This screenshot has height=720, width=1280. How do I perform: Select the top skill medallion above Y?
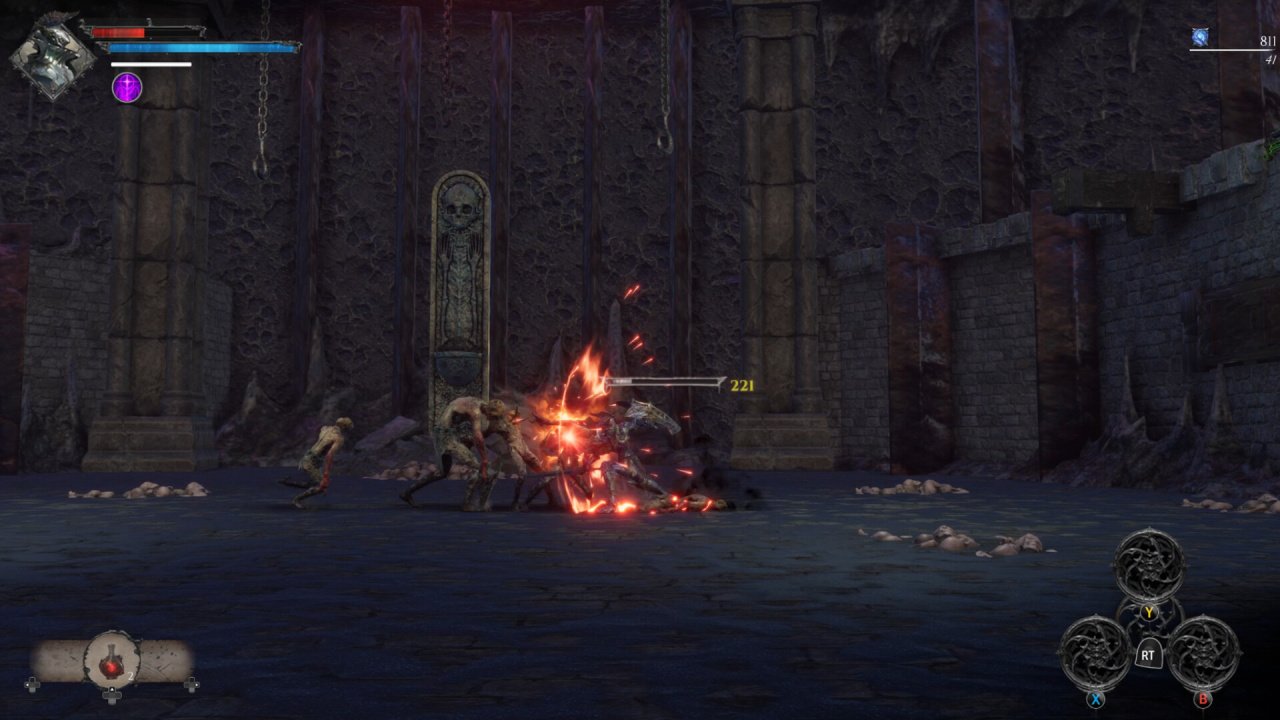[1149, 564]
